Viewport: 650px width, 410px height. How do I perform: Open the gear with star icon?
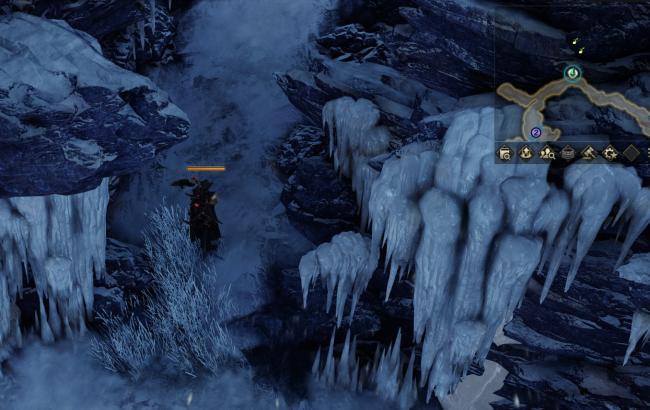tap(610, 153)
